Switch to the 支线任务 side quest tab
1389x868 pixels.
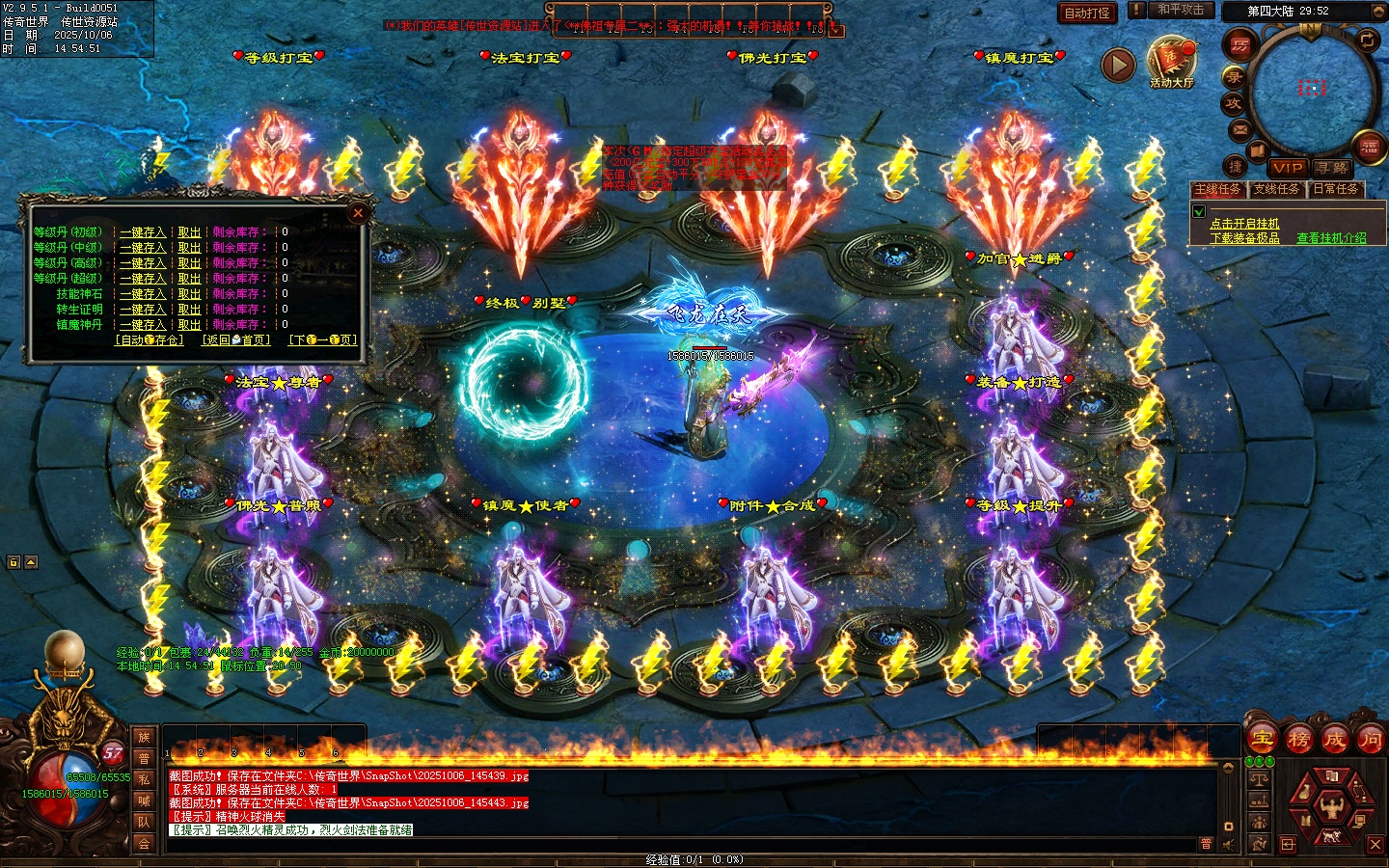click(x=1276, y=189)
